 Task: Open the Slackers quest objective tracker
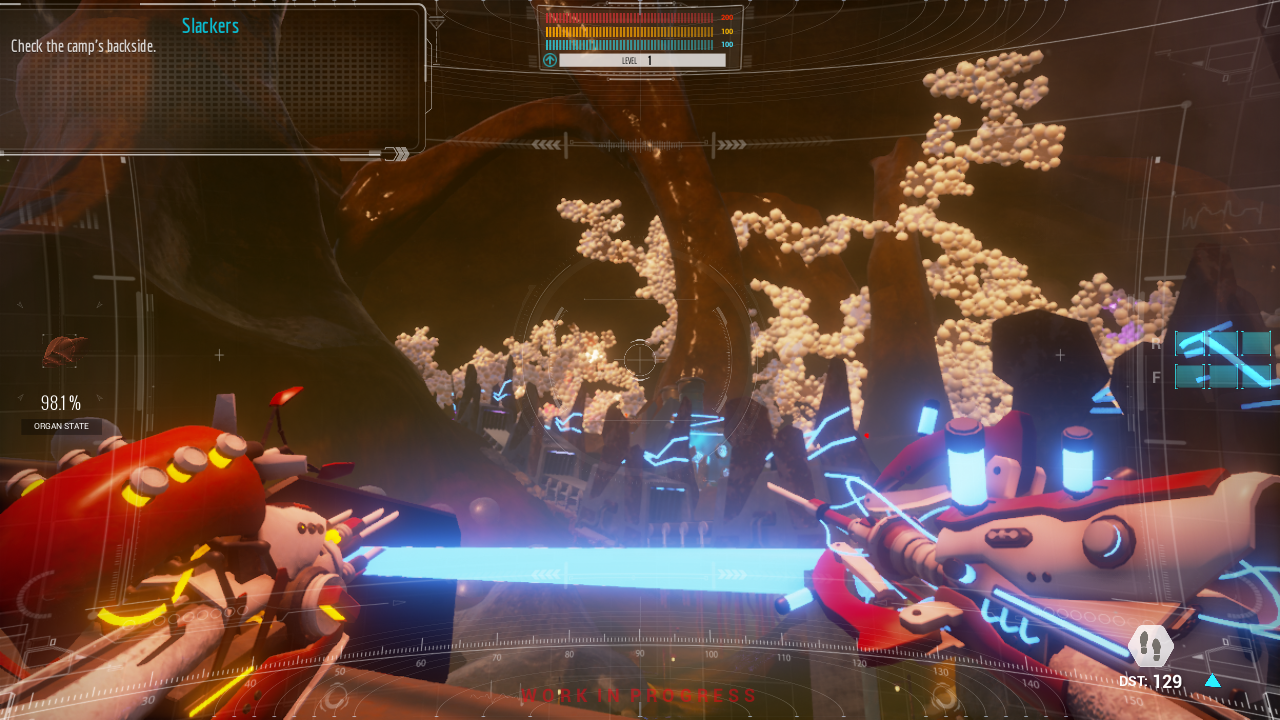pyautogui.click(x=210, y=26)
